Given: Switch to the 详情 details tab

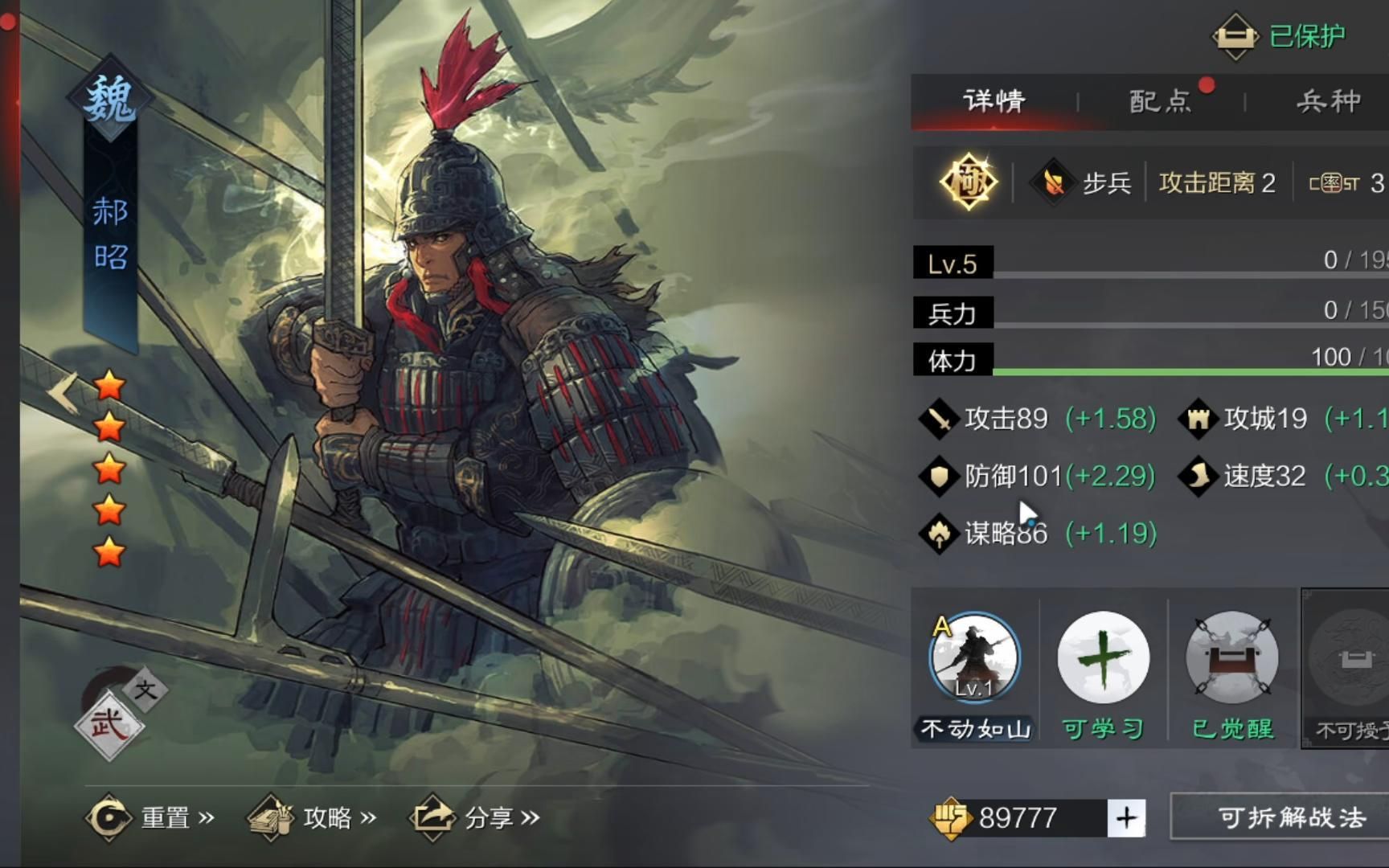Looking at the screenshot, I should (x=994, y=101).
